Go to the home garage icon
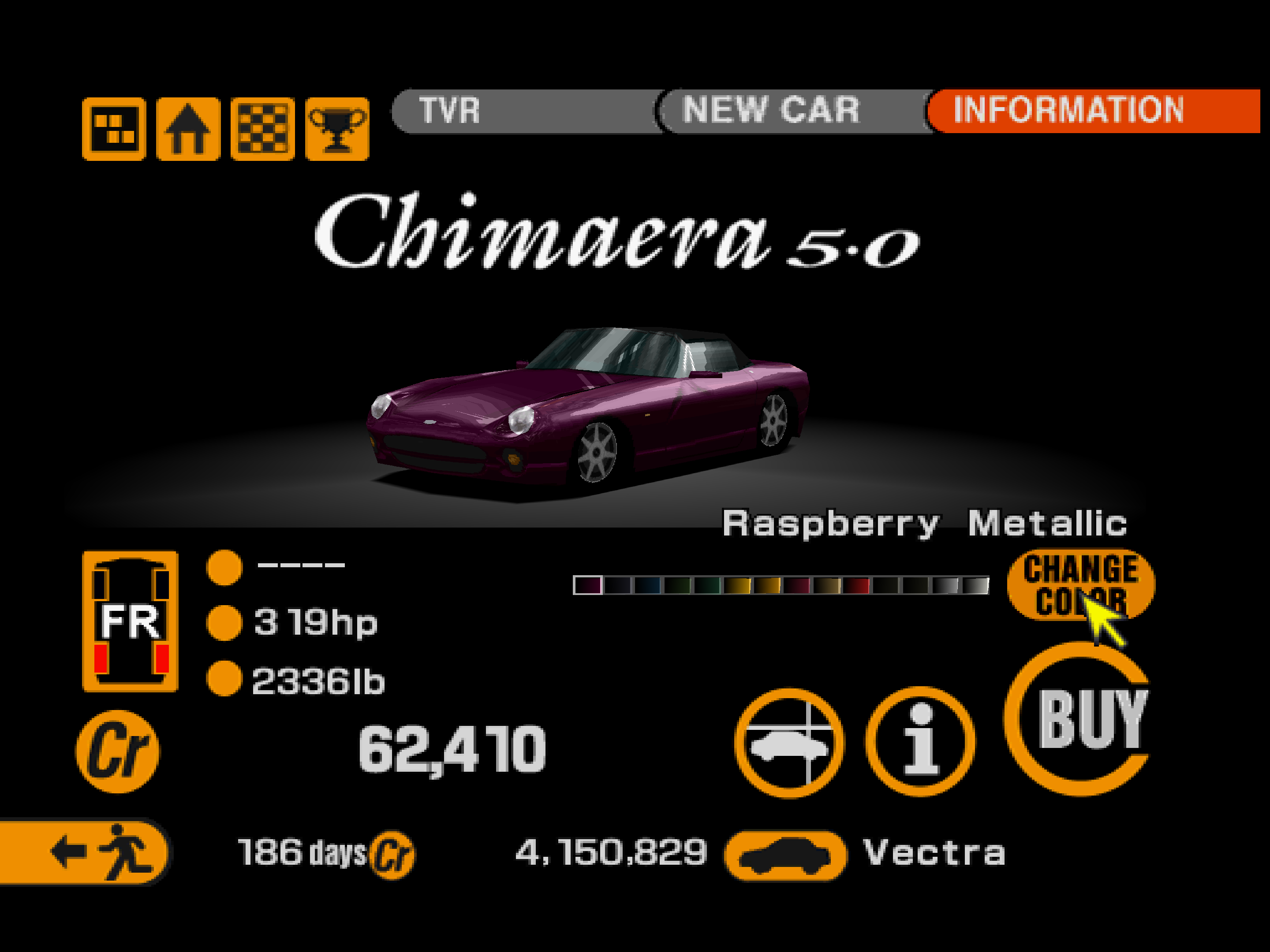 (x=188, y=129)
